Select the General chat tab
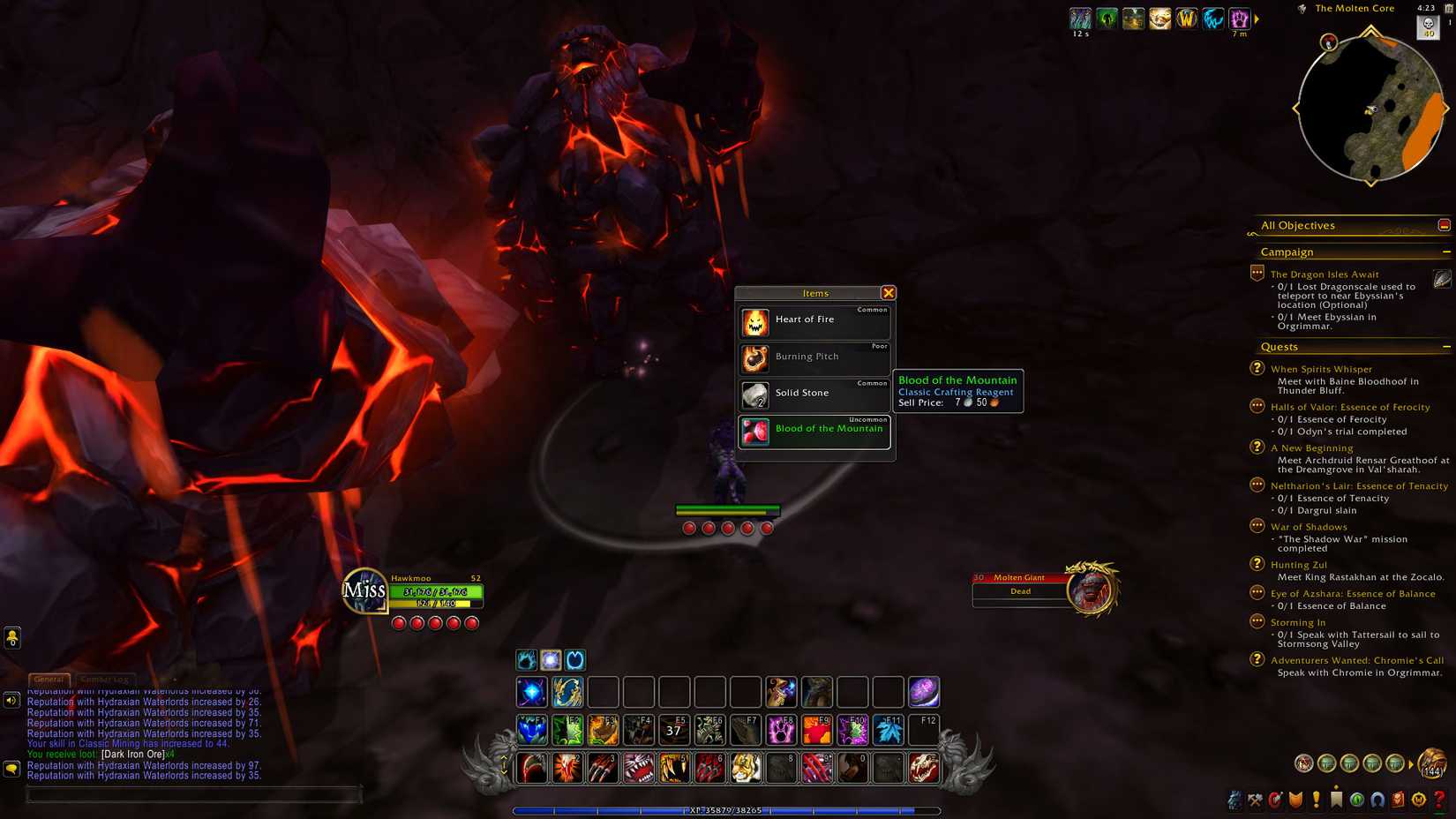This screenshot has height=819, width=1456. point(49,680)
